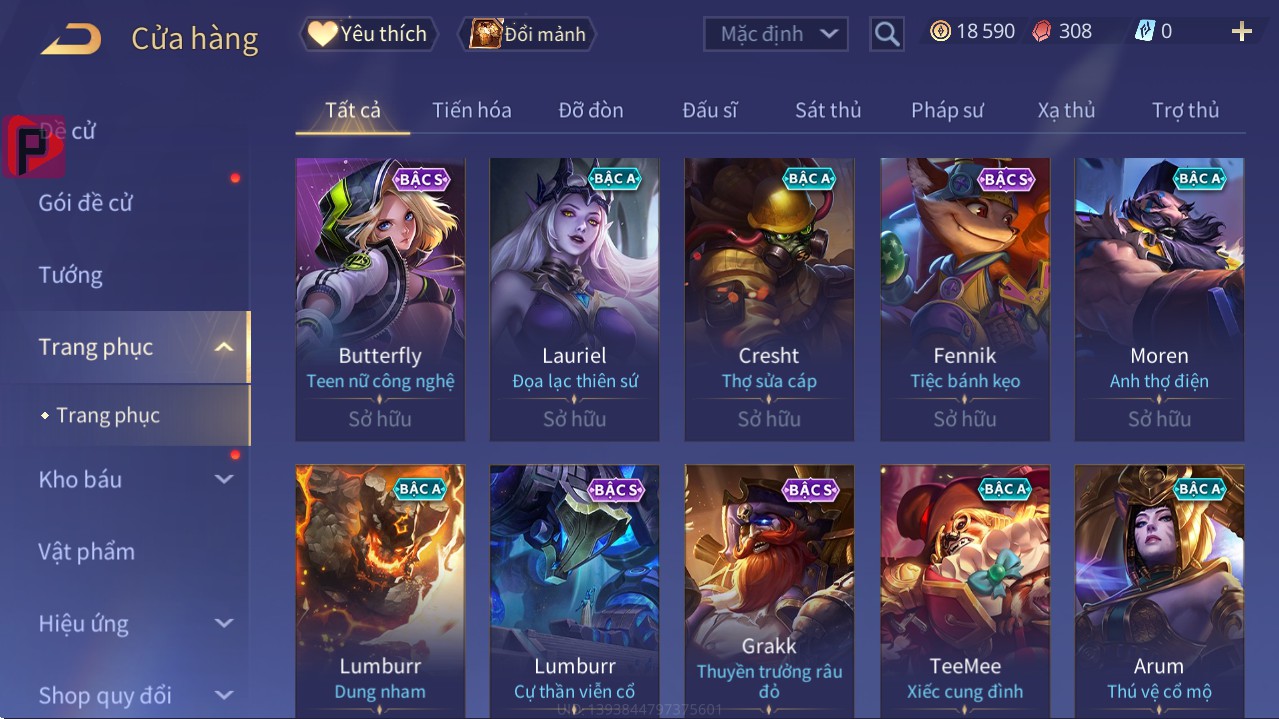Choose the Pháp sư tab
The height and width of the screenshot is (719, 1279).
[947, 110]
